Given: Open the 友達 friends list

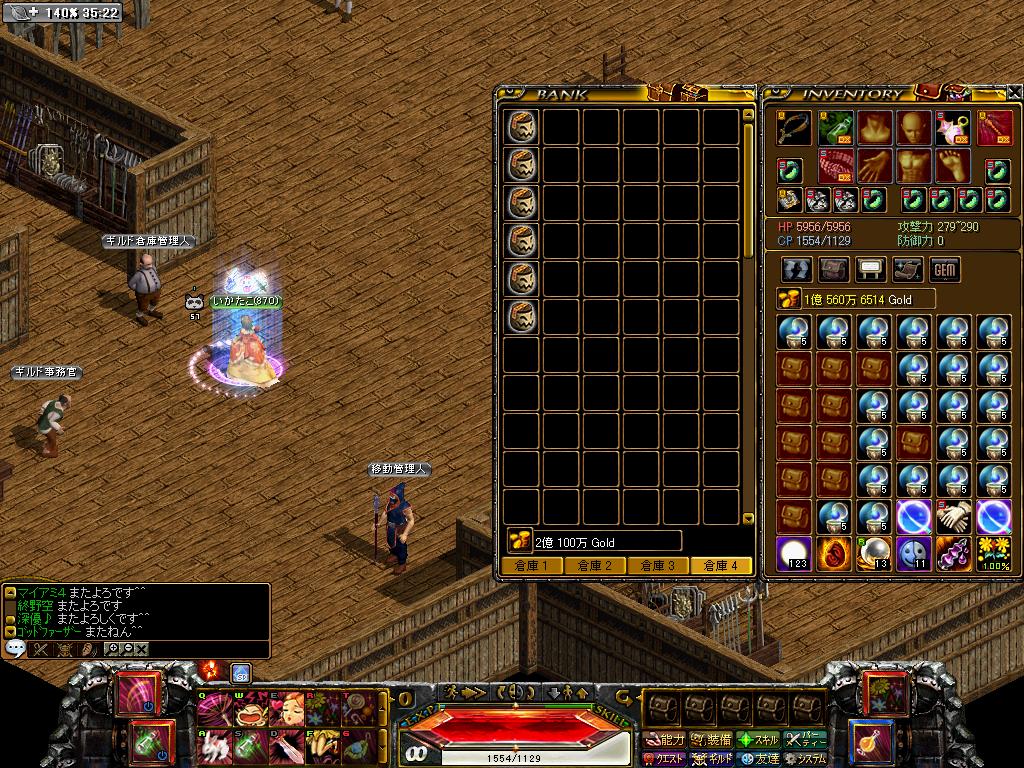Looking at the screenshot, I should coord(757,759).
